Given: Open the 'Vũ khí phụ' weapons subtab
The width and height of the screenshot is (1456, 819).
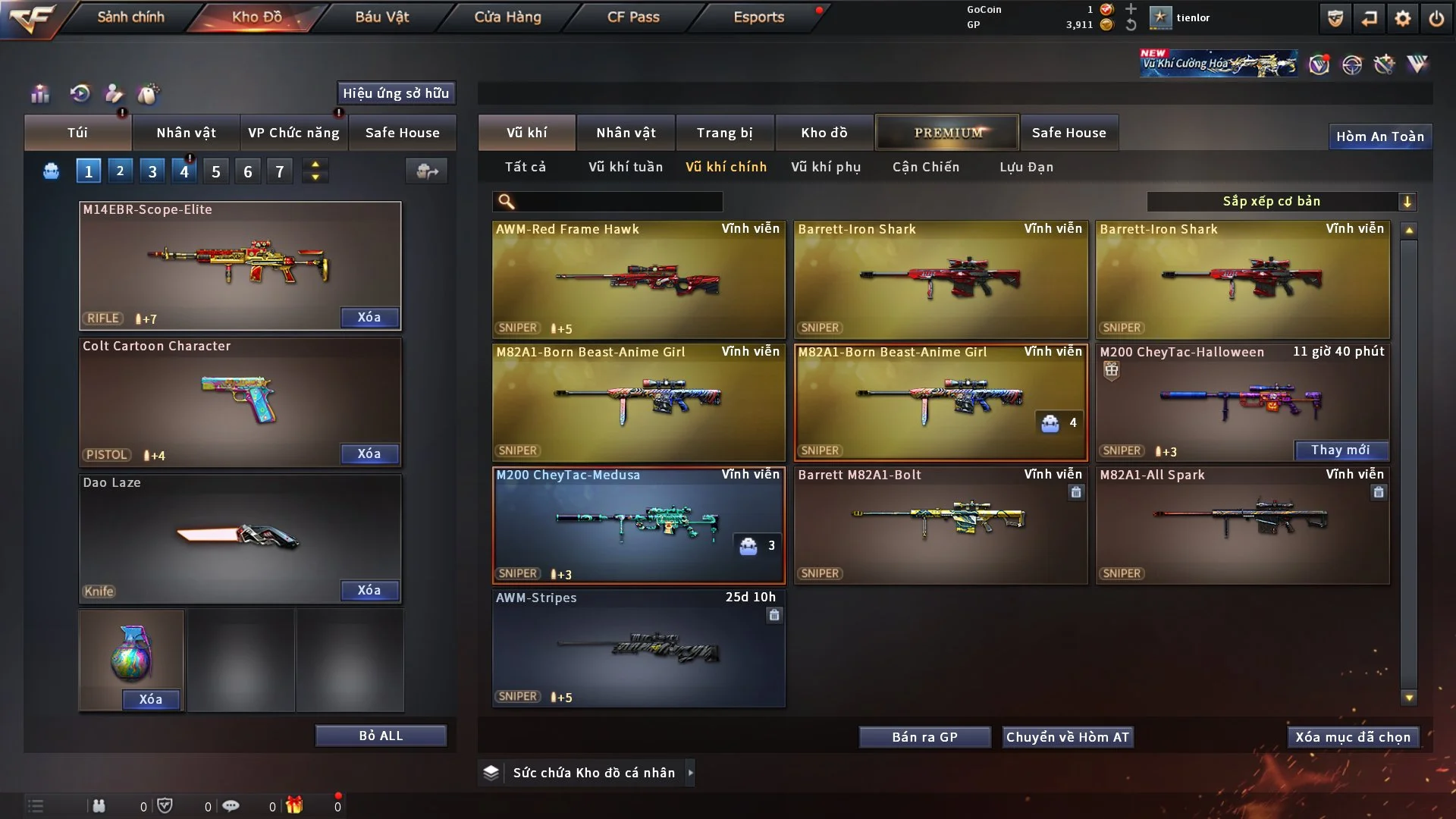Looking at the screenshot, I should pyautogui.click(x=826, y=167).
